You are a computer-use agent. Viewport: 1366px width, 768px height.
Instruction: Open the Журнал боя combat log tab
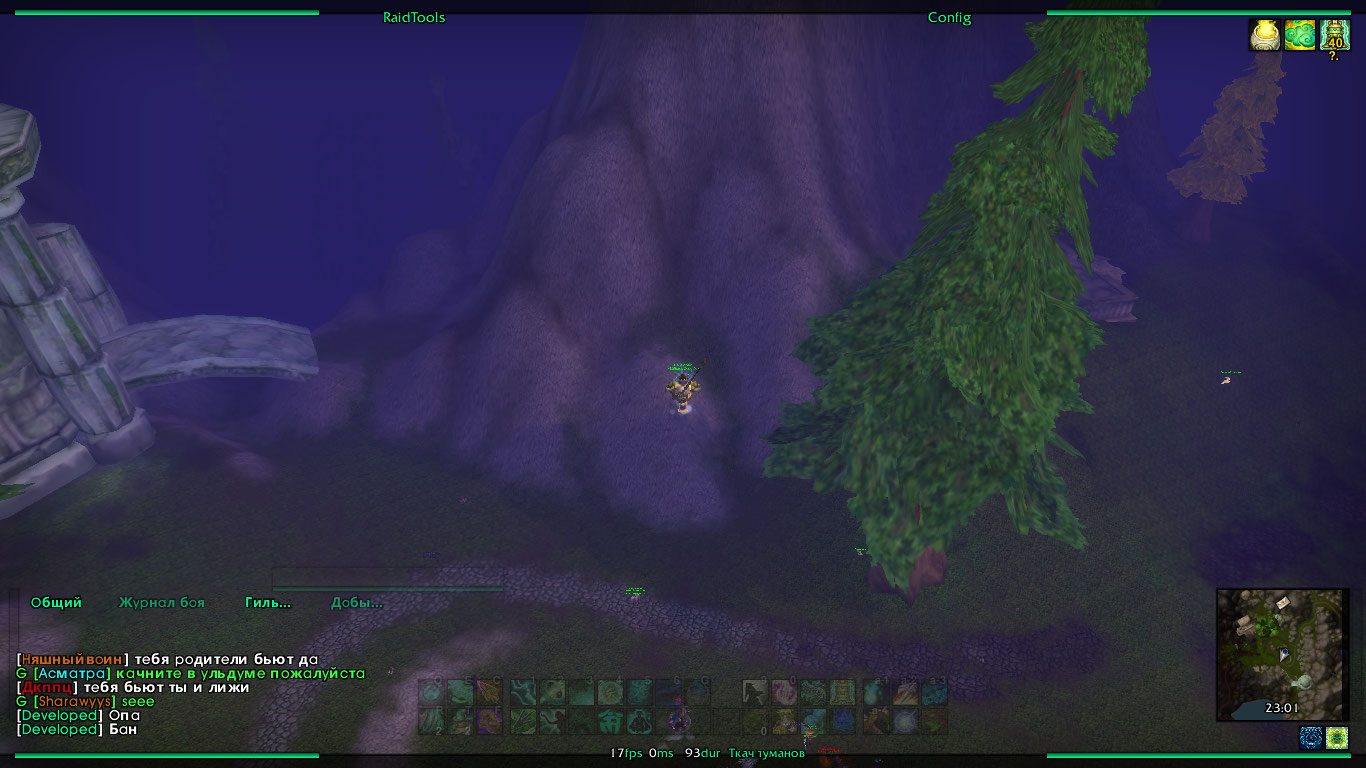(x=162, y=603)
